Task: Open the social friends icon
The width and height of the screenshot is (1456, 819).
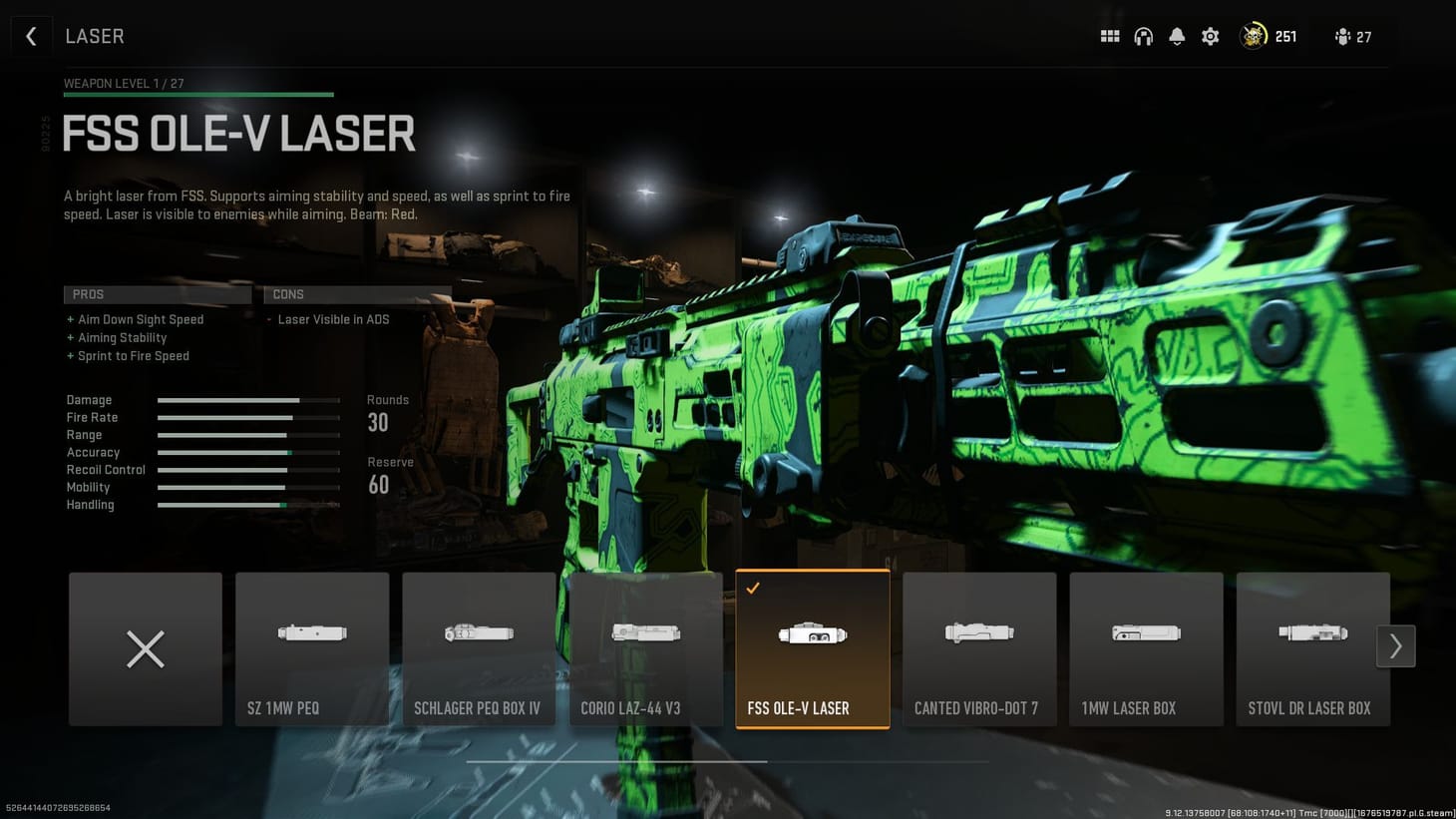Action: [1341, 36]
